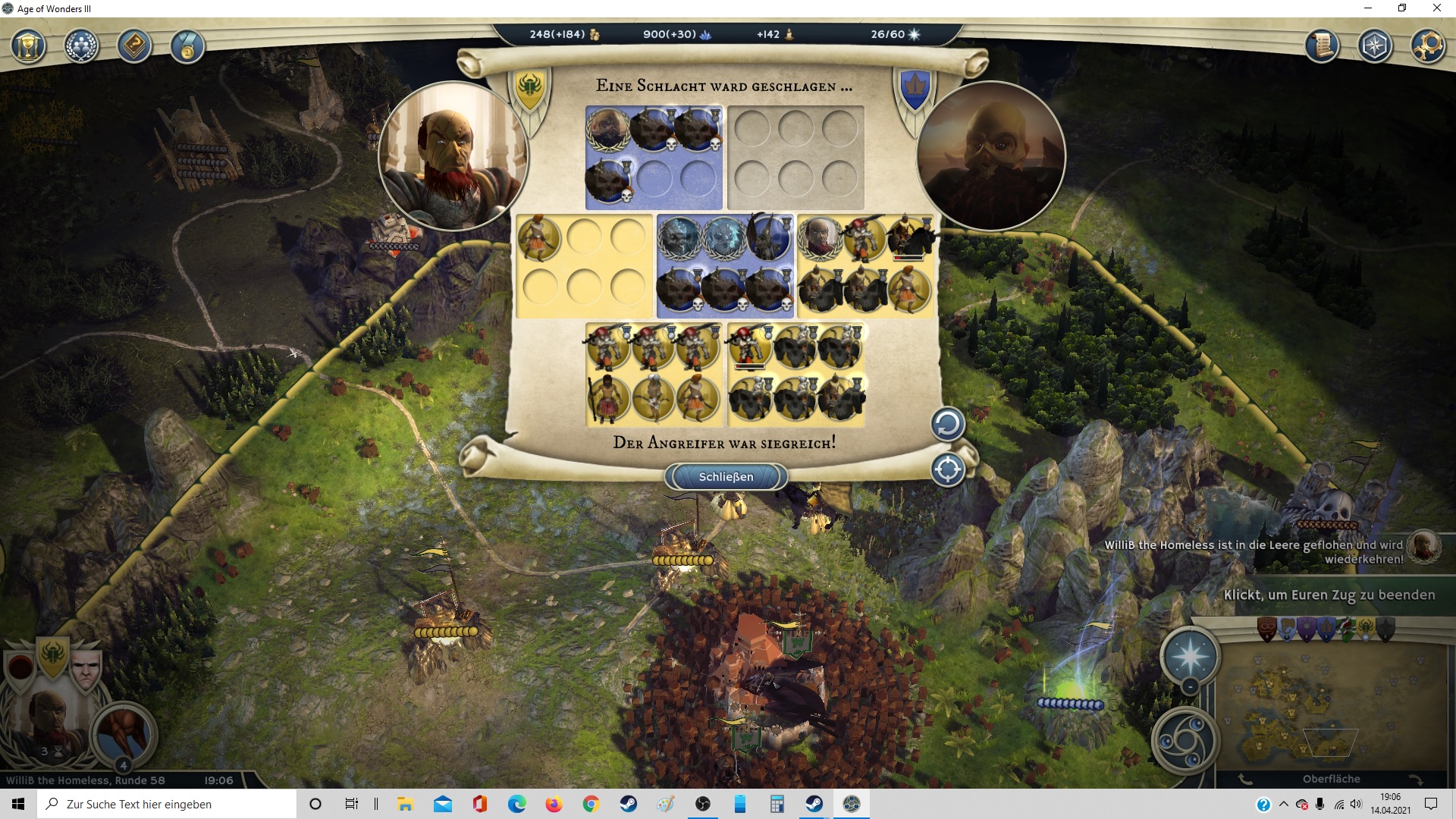Select the left commander portrait in dialog
1456x819 pixels.
click(453, 156)
